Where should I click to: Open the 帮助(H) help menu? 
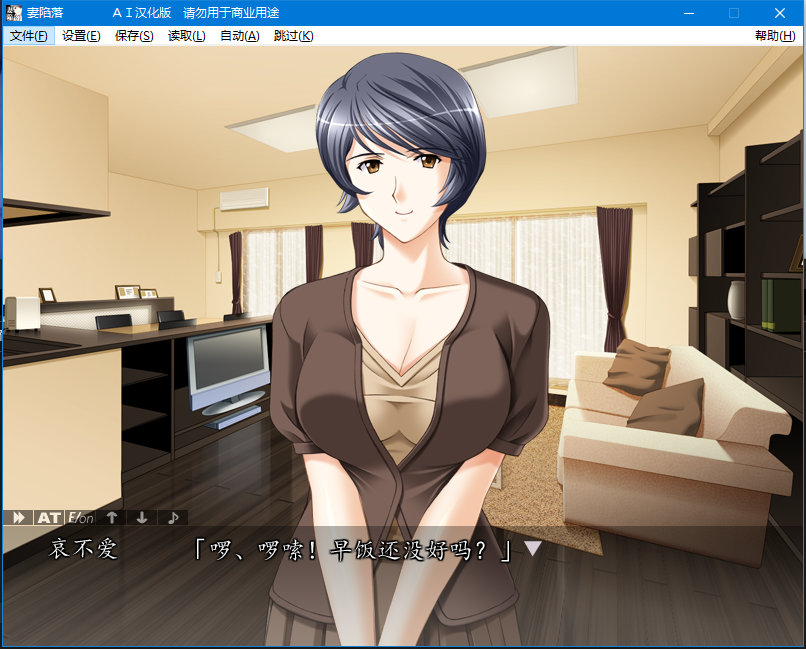coord(775,36)
